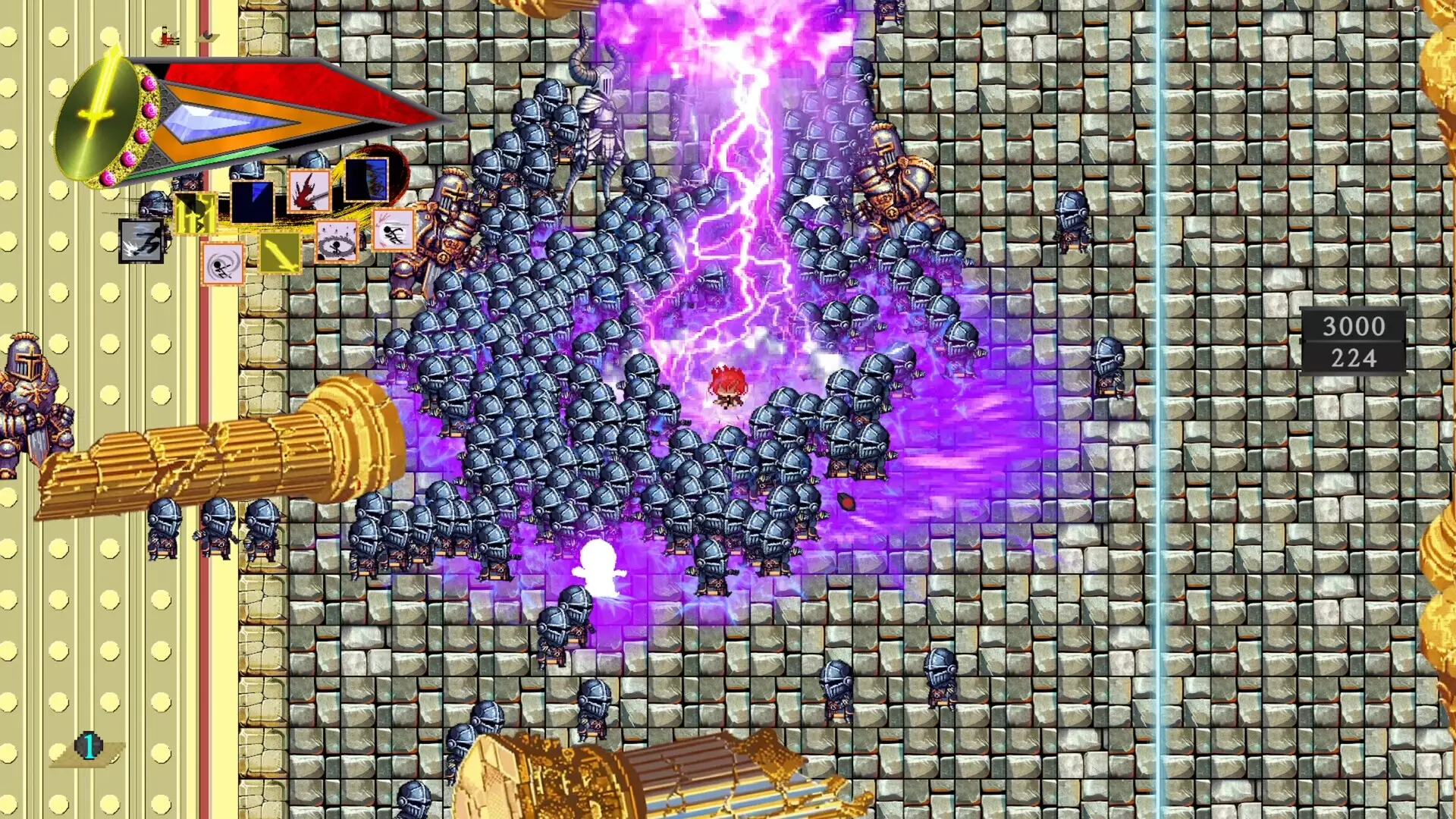Select the golden pillar-strike skill icon
Screen dimensions: 1456x819
(x=196, y=213)
